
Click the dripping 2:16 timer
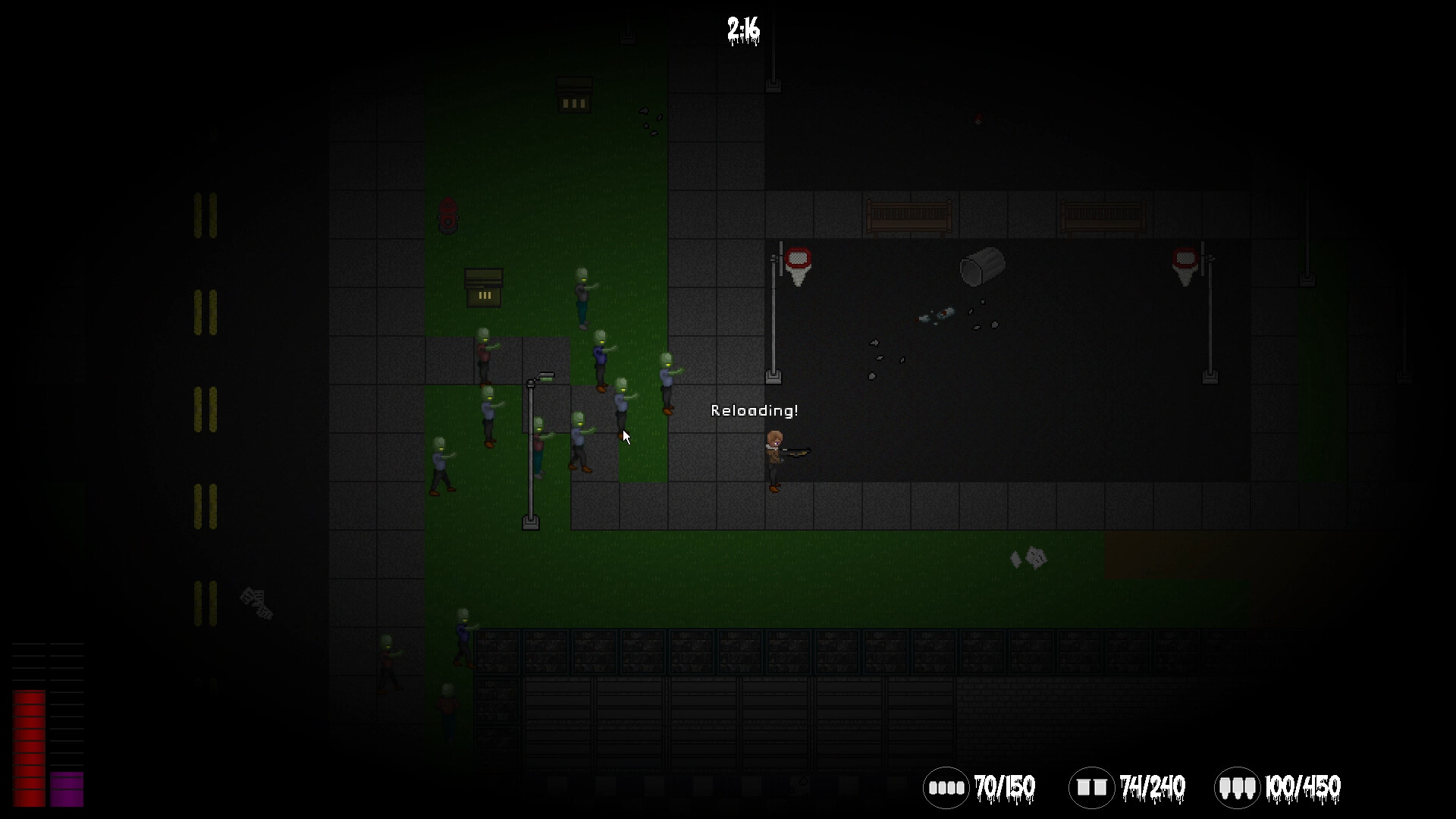coord(741,30)
